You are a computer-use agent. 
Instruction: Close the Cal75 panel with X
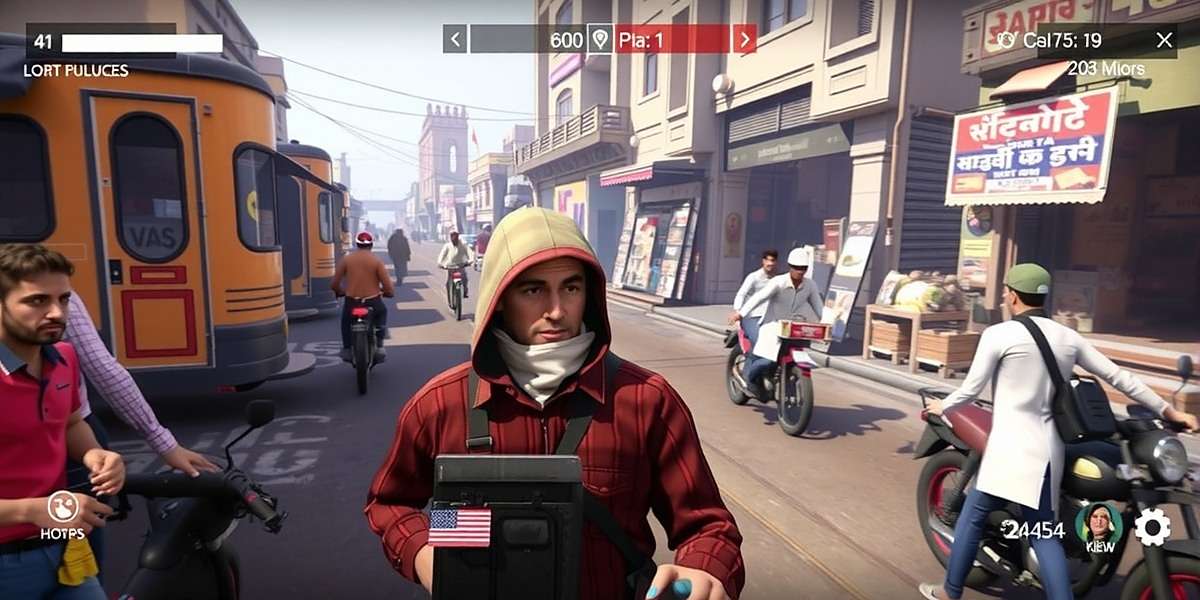tap(1164, 40)
